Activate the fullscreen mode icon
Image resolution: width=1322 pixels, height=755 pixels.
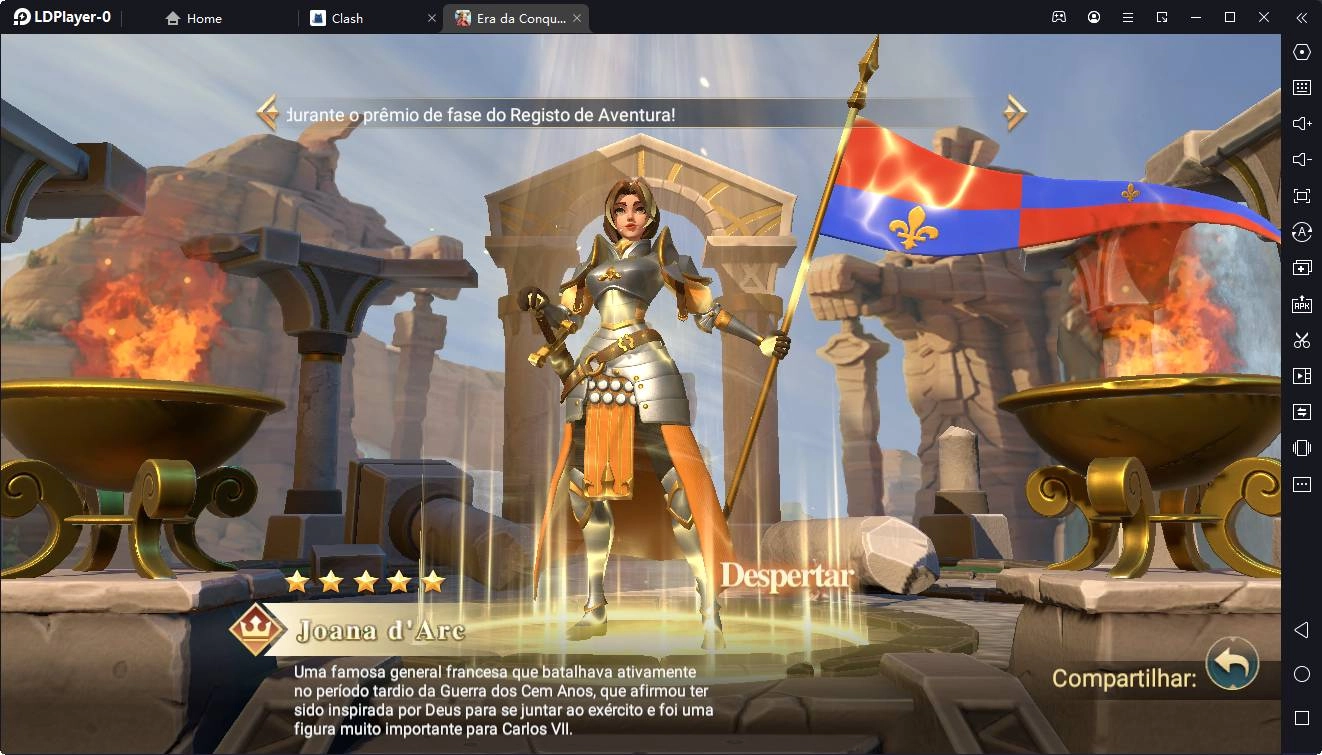(1301, 195)
